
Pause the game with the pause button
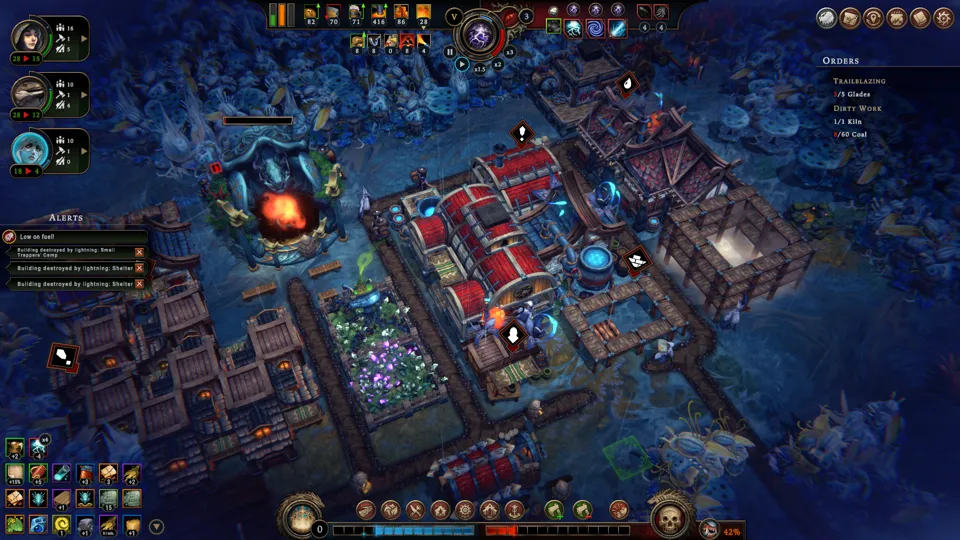[450, 52]
